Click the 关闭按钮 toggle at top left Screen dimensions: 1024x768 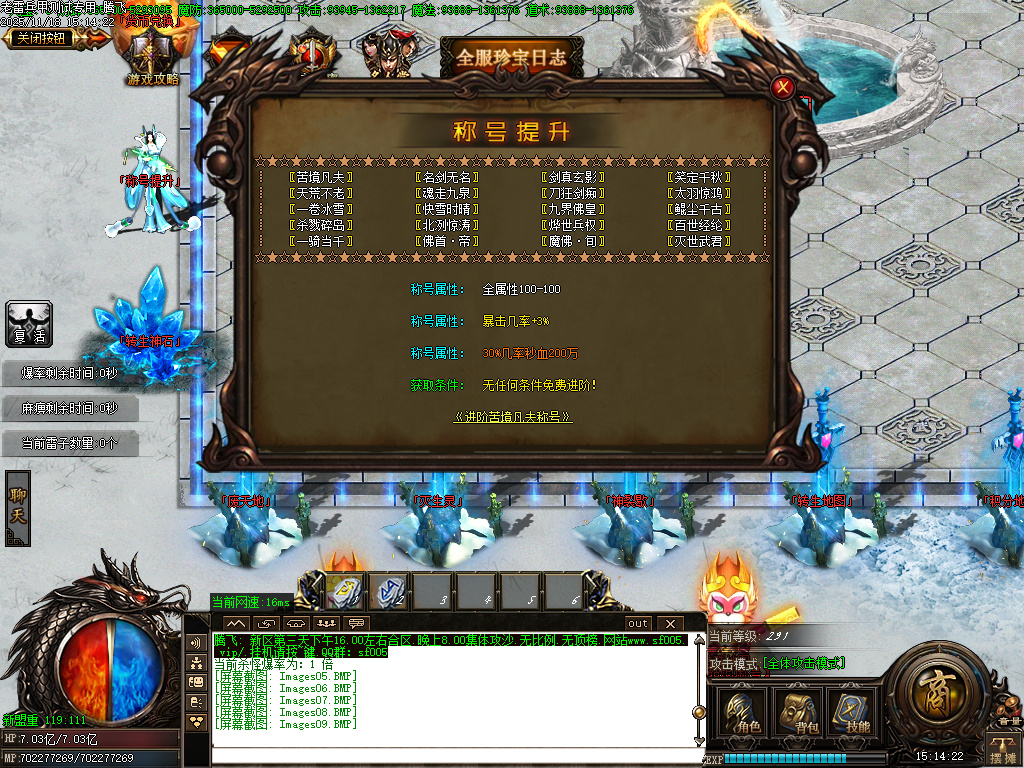tap(45, 38)
